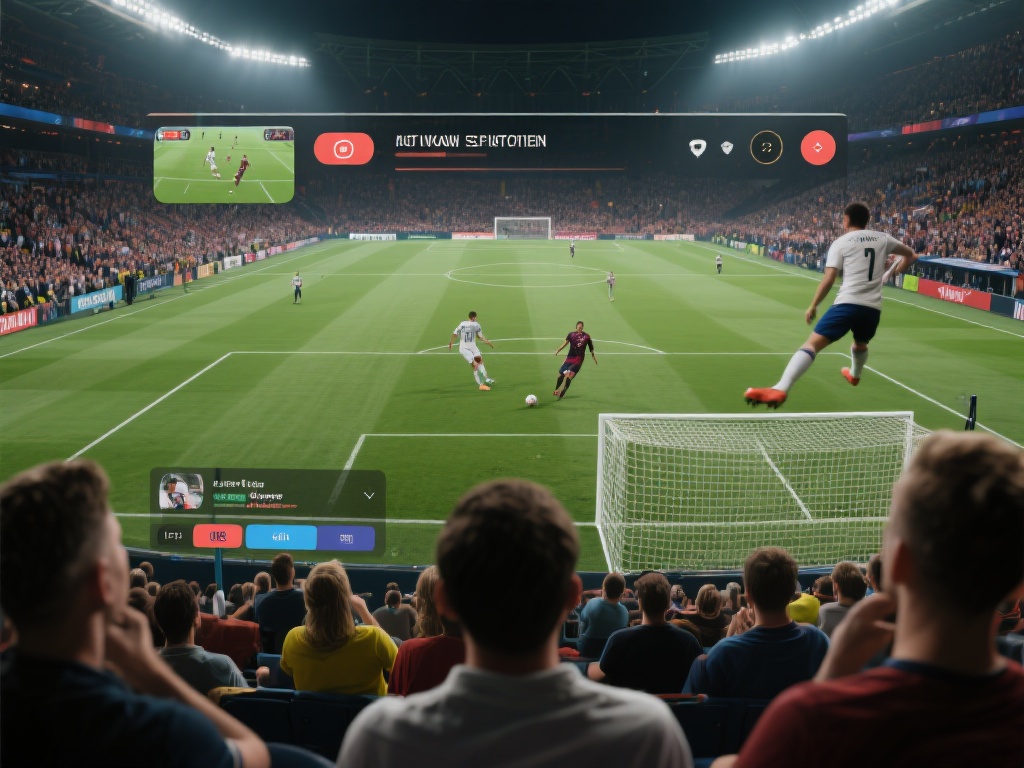The width and height of the screenshot is (1024, 768).
Task: Click the dark button on the player card
Action: click(x=171, y=537)
